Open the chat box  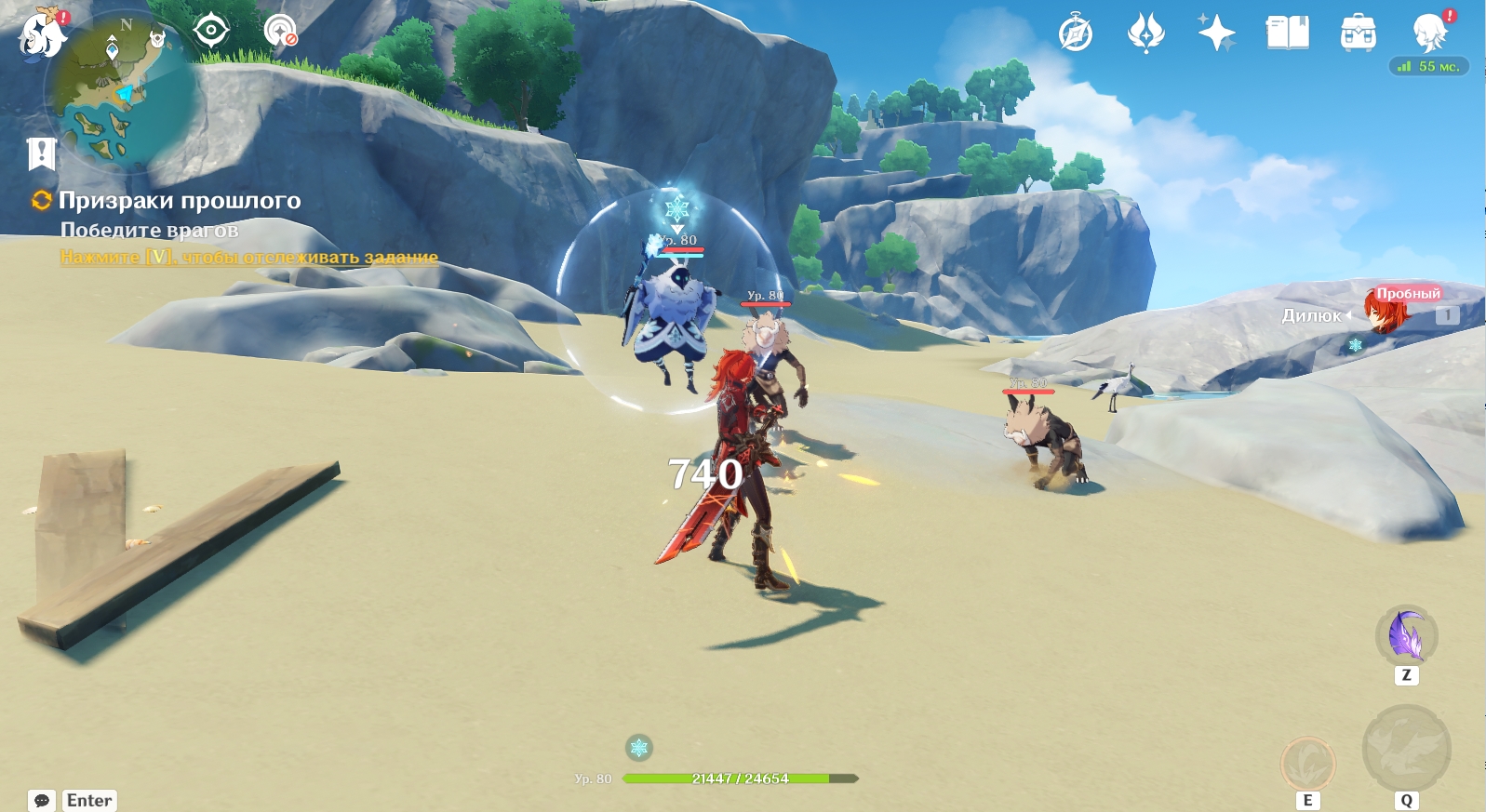pyautogui.click(x=42, y=801)
